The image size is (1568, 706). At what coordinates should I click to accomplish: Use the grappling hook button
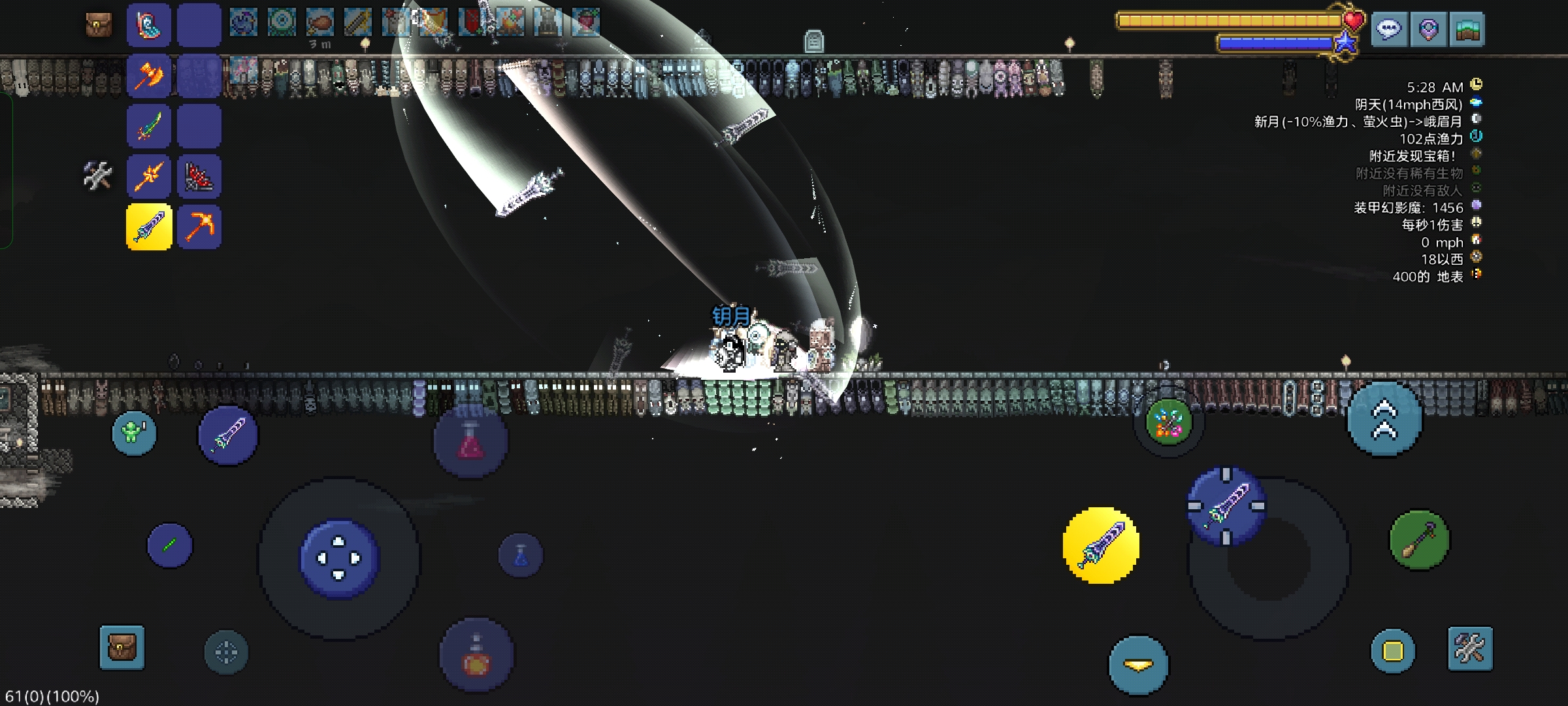pos(1419,540)
